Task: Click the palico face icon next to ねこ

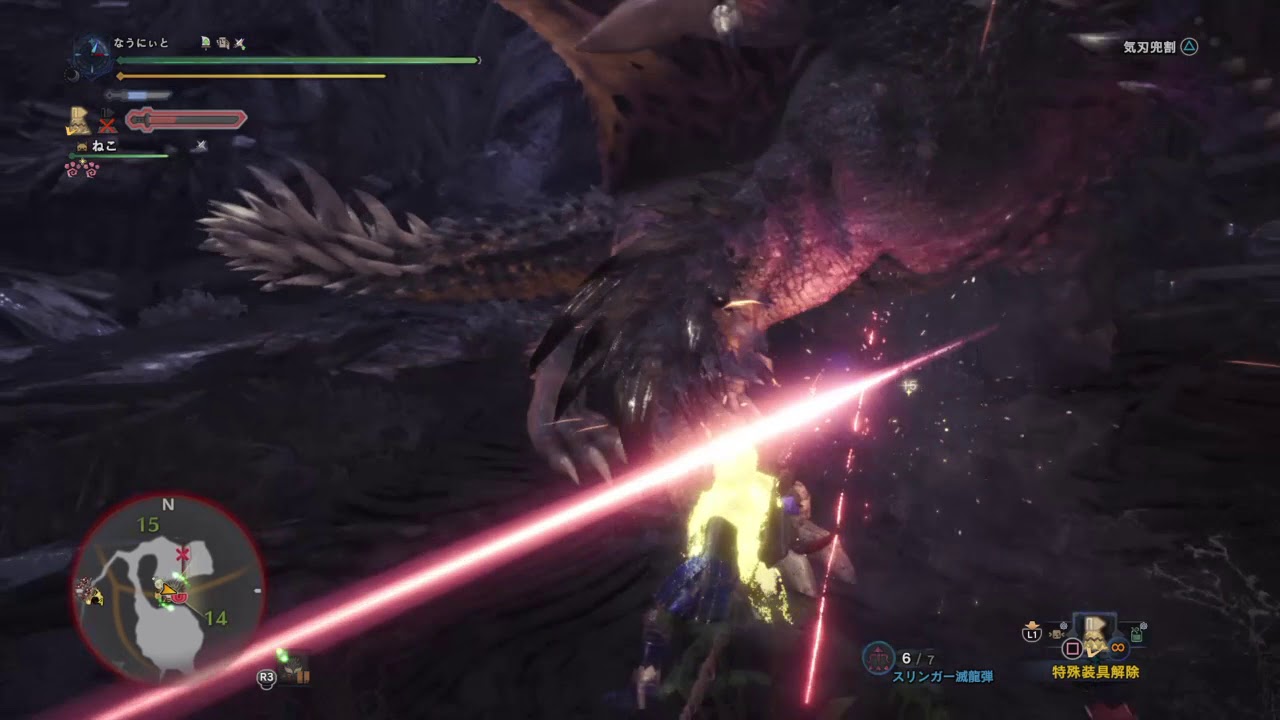Action: [81, 145]
